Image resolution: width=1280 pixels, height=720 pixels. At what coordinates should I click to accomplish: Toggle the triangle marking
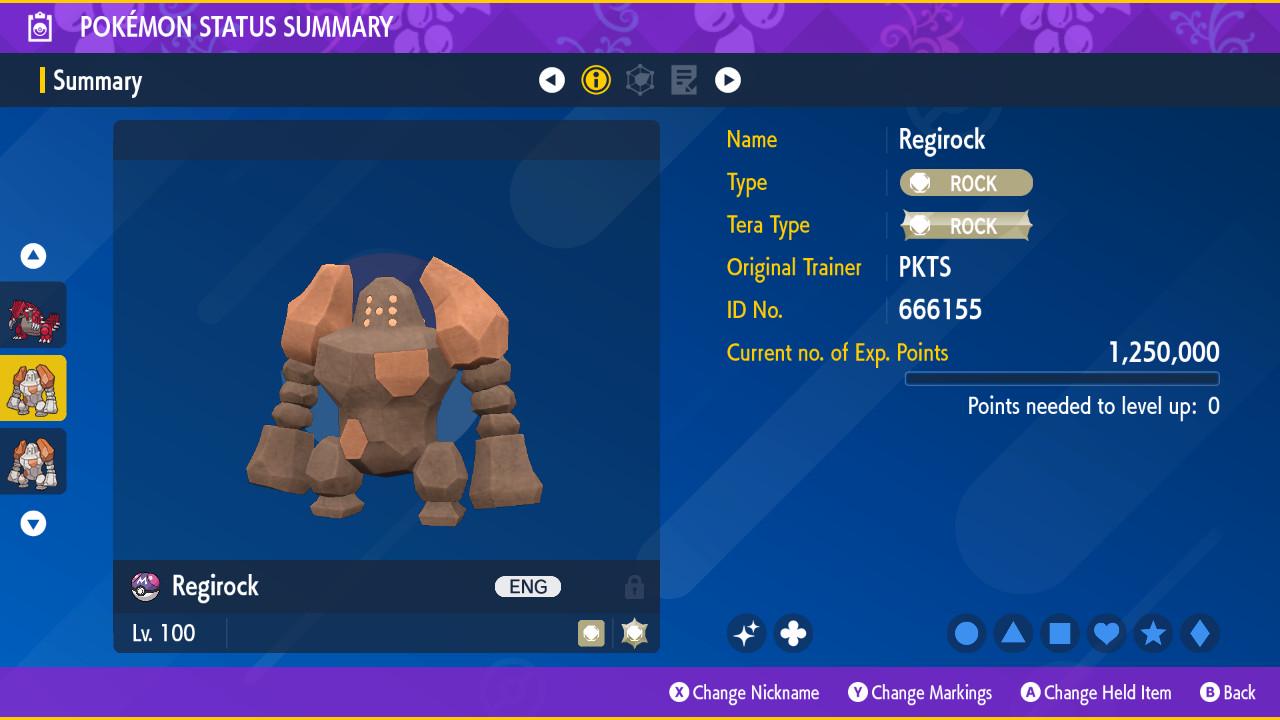coord(1013,633)
